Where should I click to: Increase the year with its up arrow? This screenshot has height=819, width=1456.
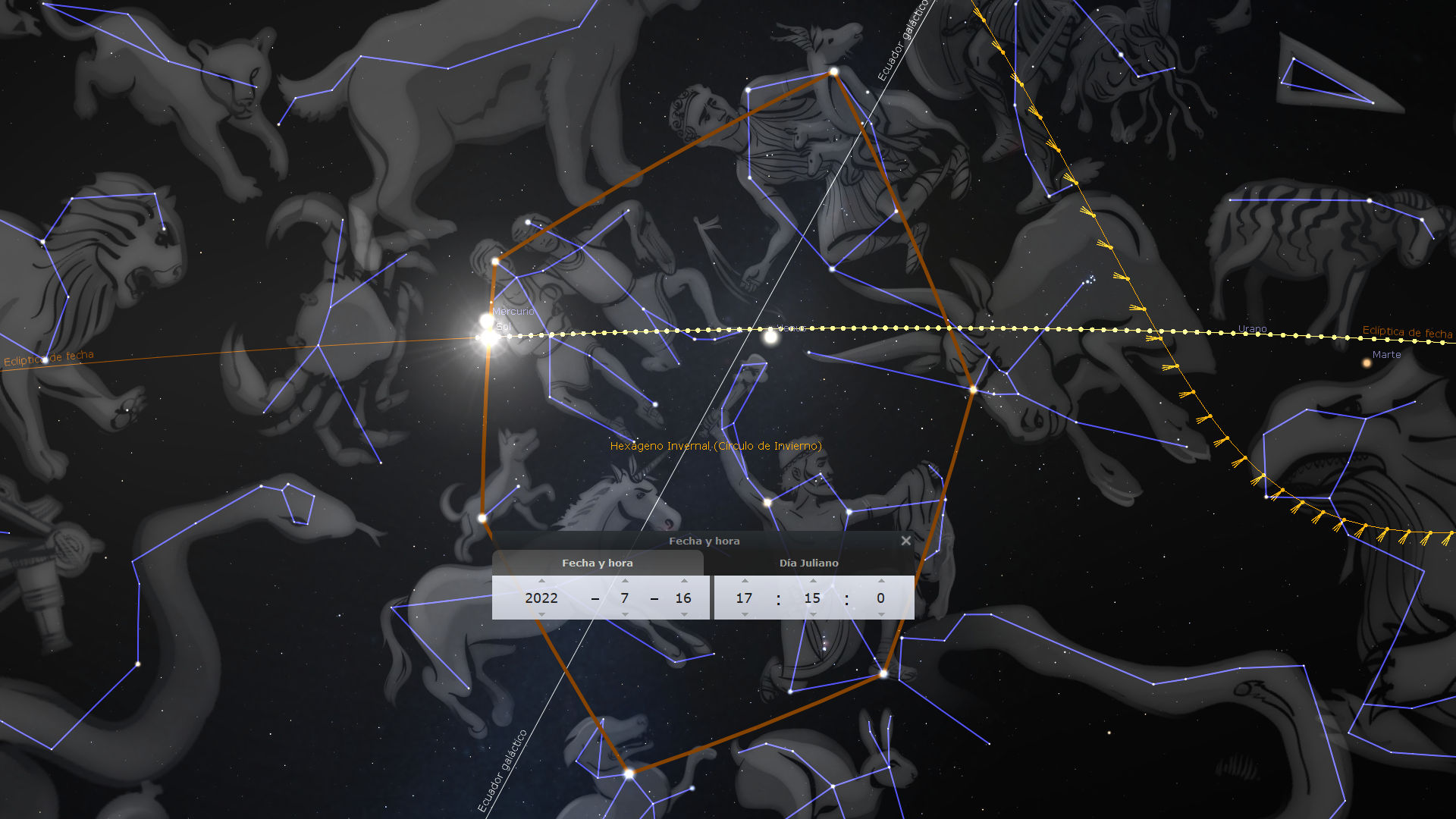click(541, 581)
